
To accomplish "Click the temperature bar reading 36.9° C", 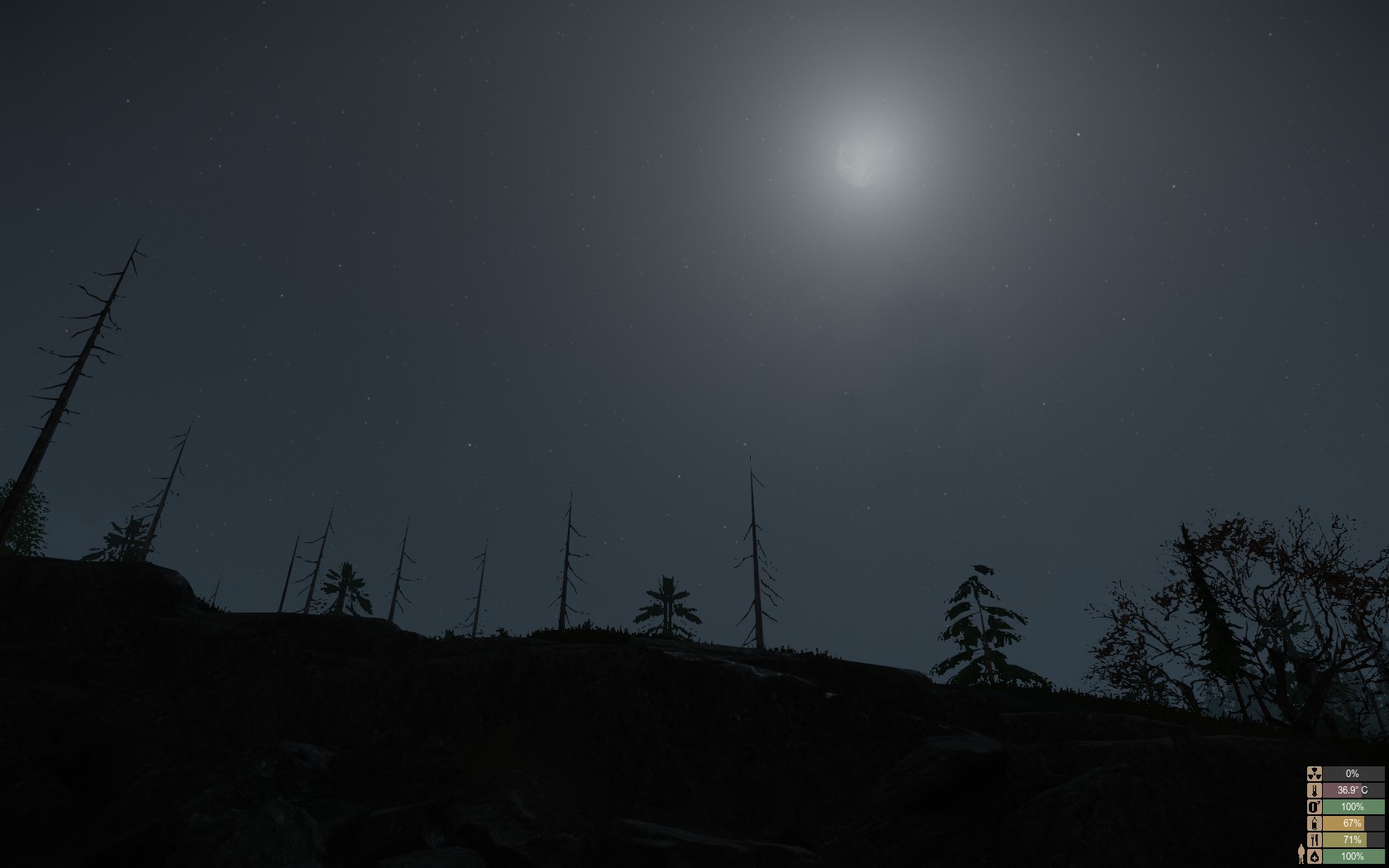I will [x=1351, y=790].
